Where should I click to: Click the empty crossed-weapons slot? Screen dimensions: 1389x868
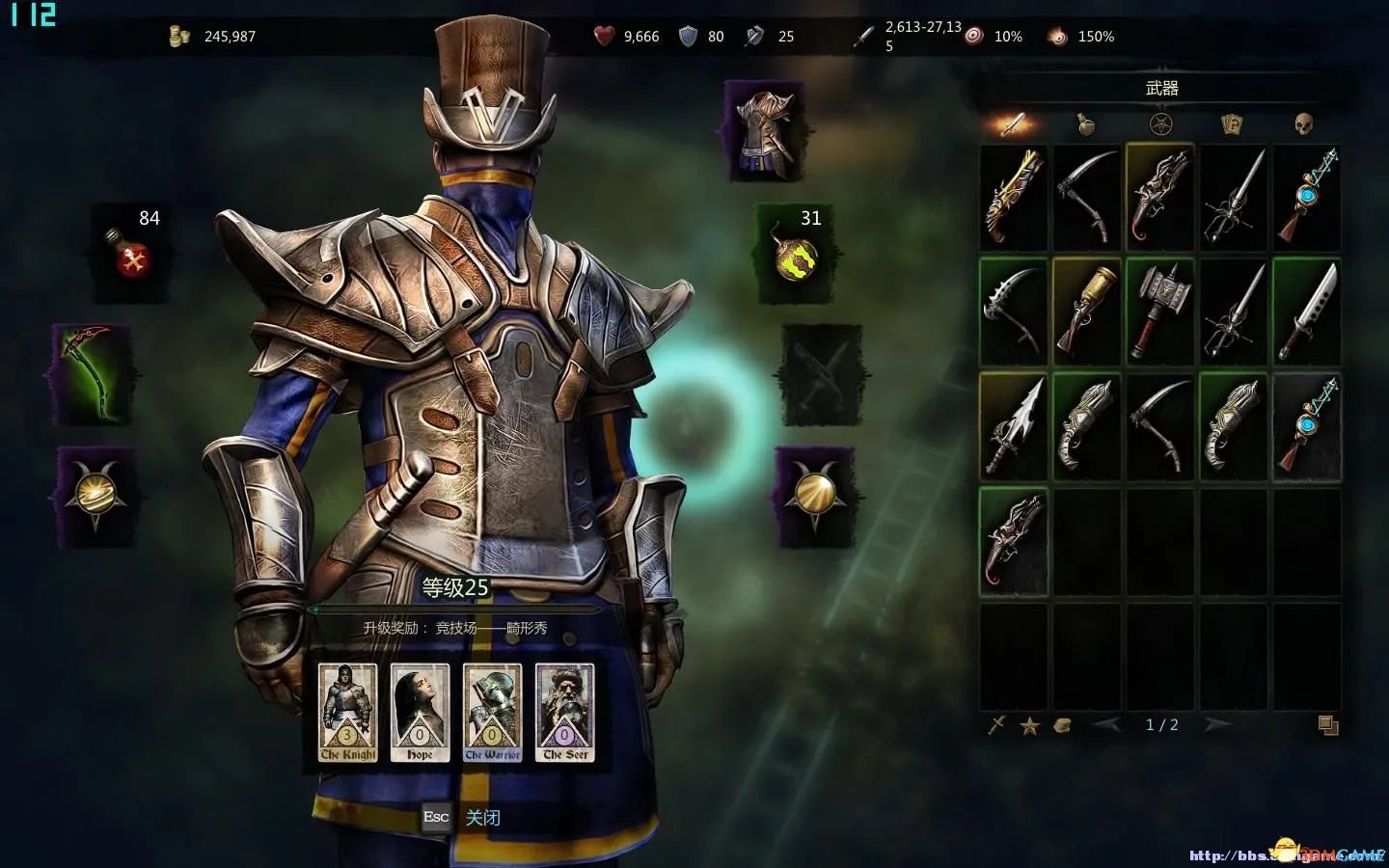click(820, 376)
